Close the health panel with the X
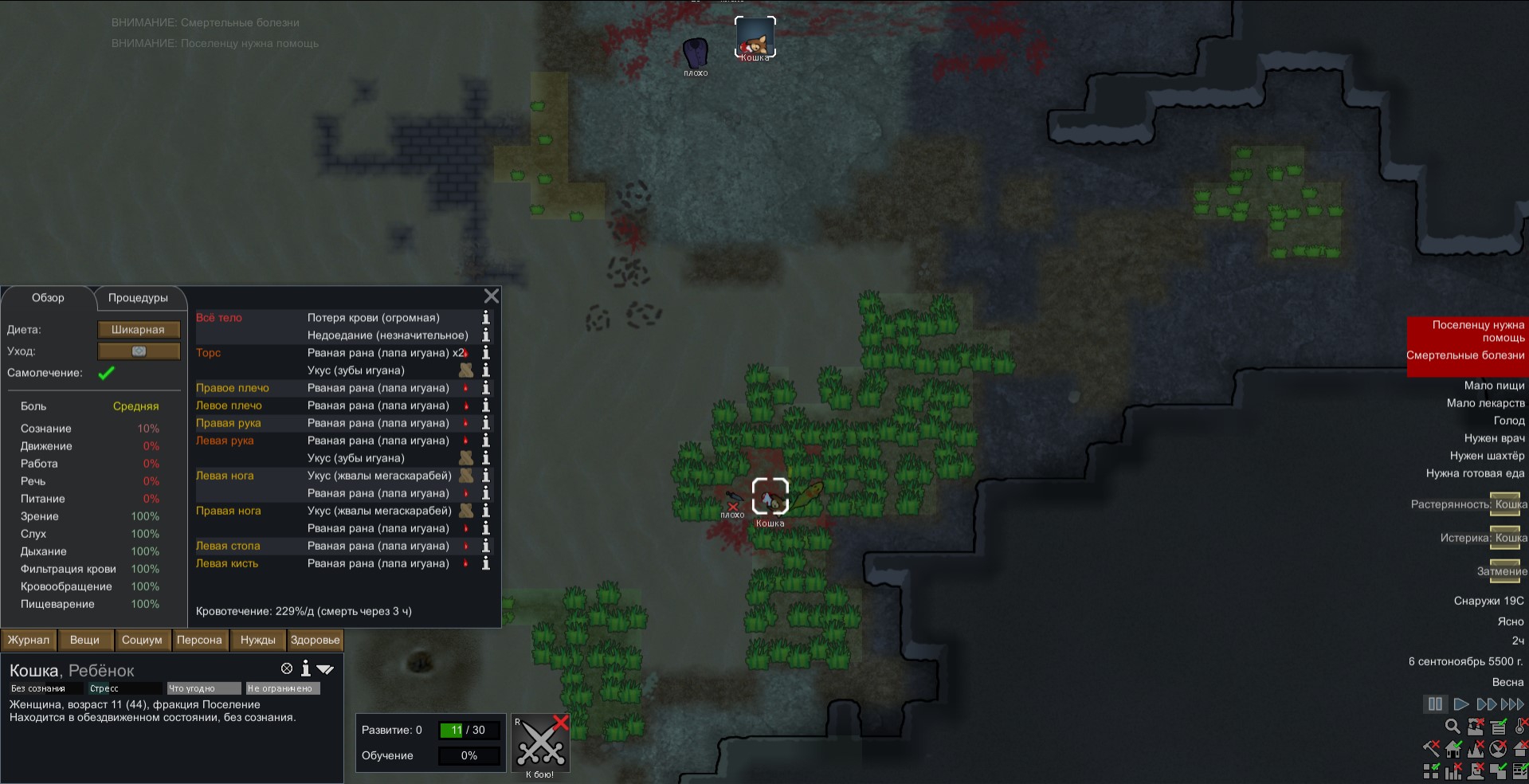This screenshot has width=1529, height=784. 492,296
